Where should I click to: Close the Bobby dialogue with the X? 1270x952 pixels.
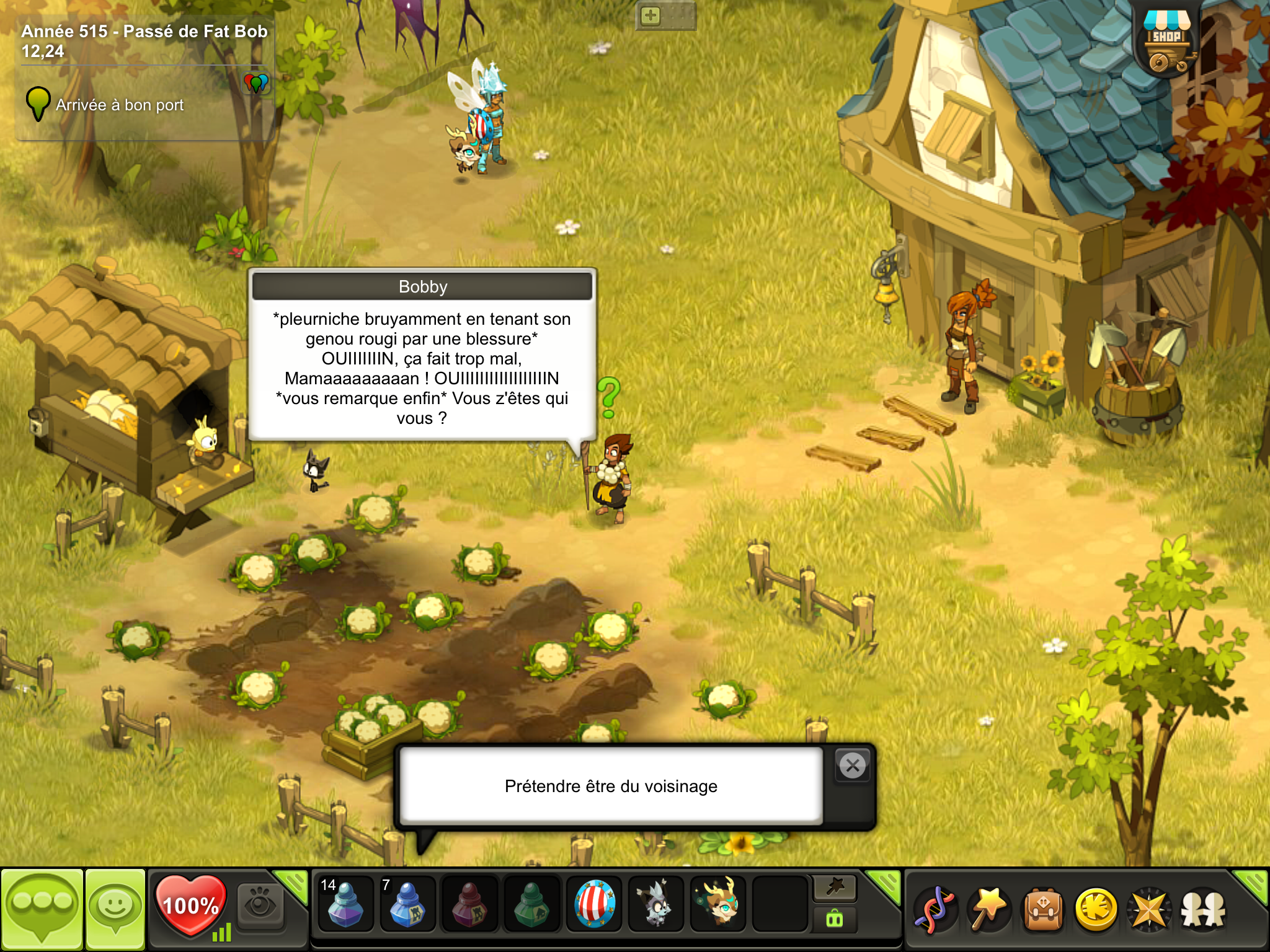853,766
